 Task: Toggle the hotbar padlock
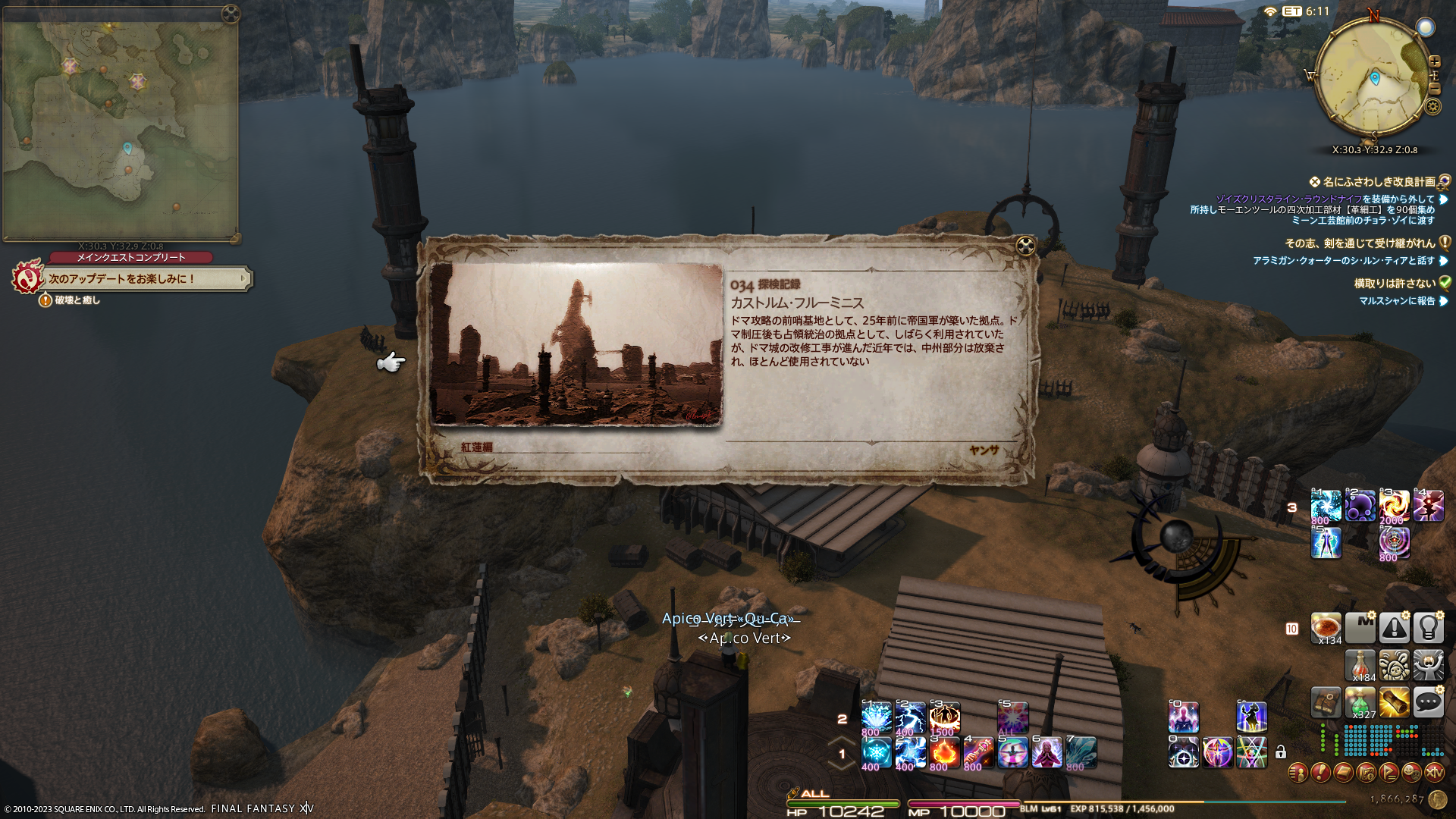[1281, 752]
